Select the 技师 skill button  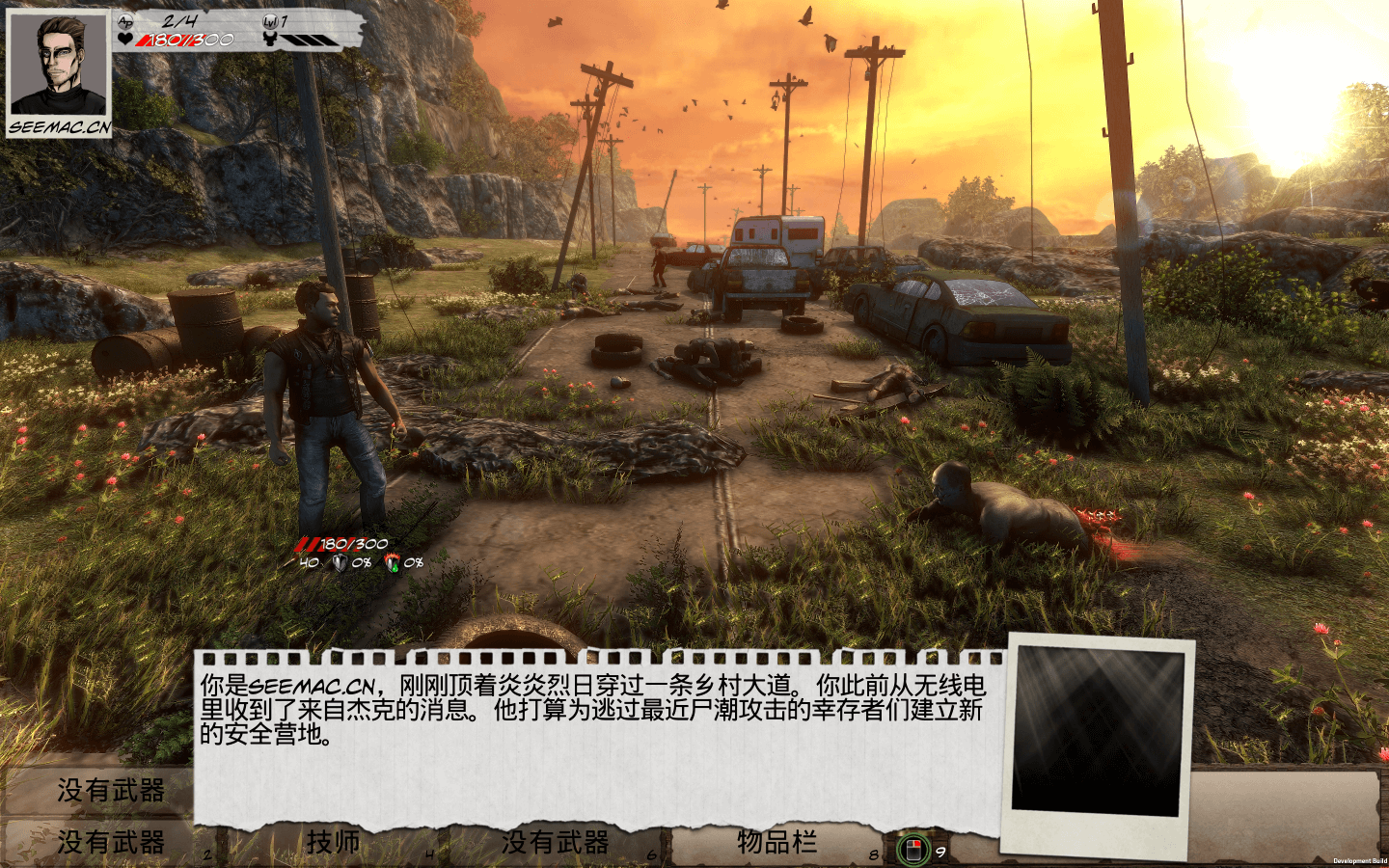(x=333, y=843)
